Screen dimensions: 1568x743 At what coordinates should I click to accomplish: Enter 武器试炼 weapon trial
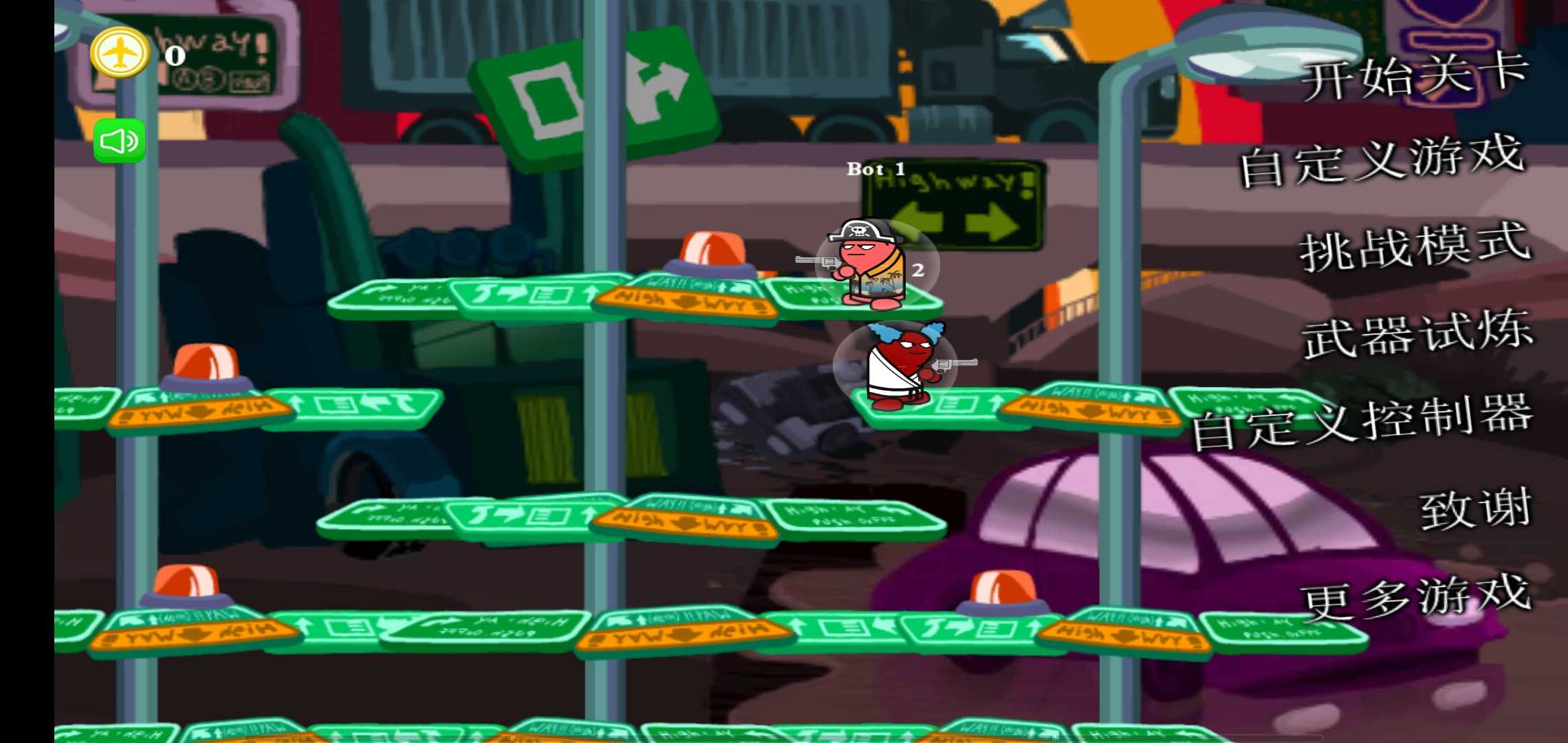(1417, 335)
